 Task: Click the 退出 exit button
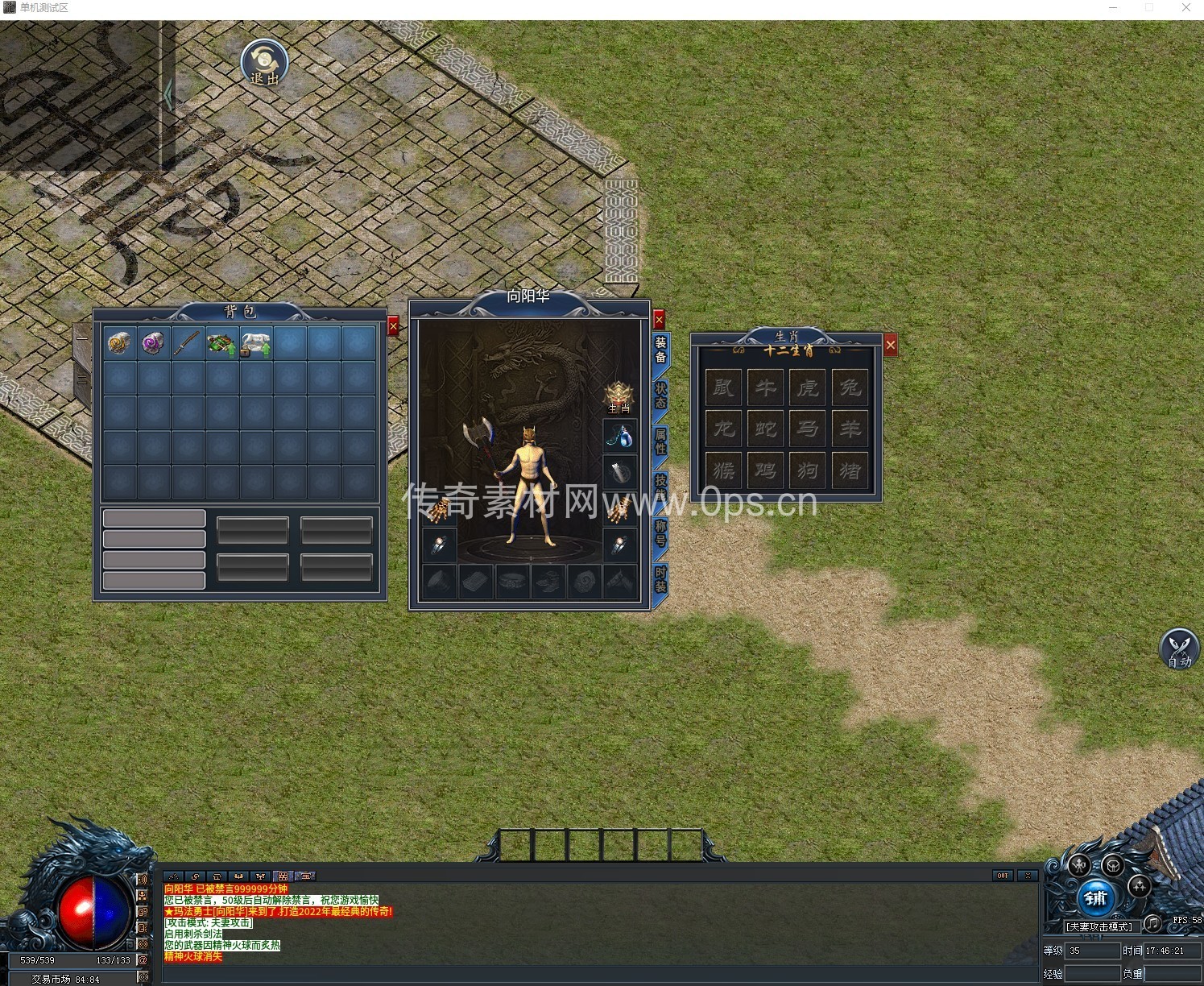tap(264, 63)
